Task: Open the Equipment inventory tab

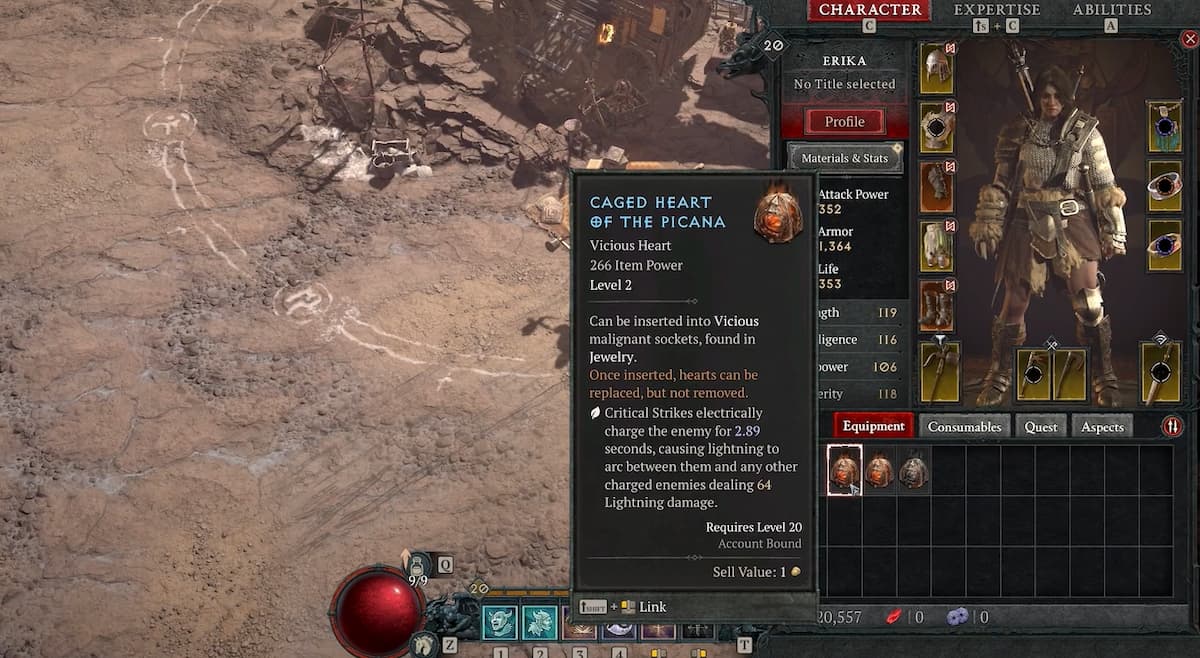Action: coord(873,426)
